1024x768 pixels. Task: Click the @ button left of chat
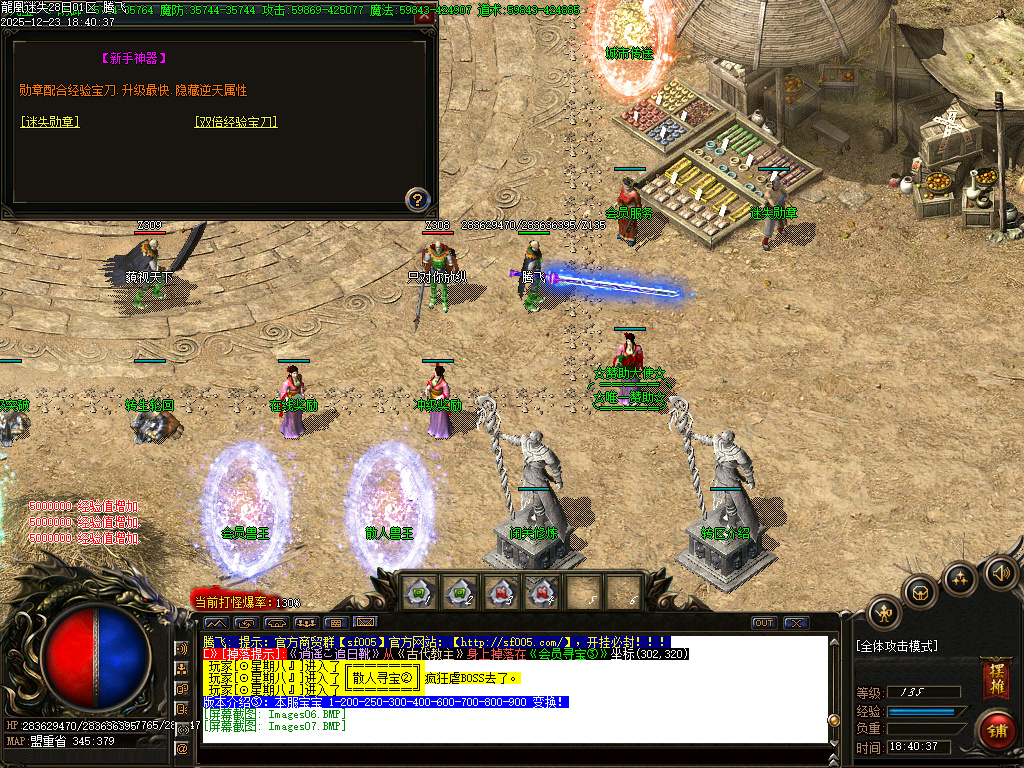point(182,747)
